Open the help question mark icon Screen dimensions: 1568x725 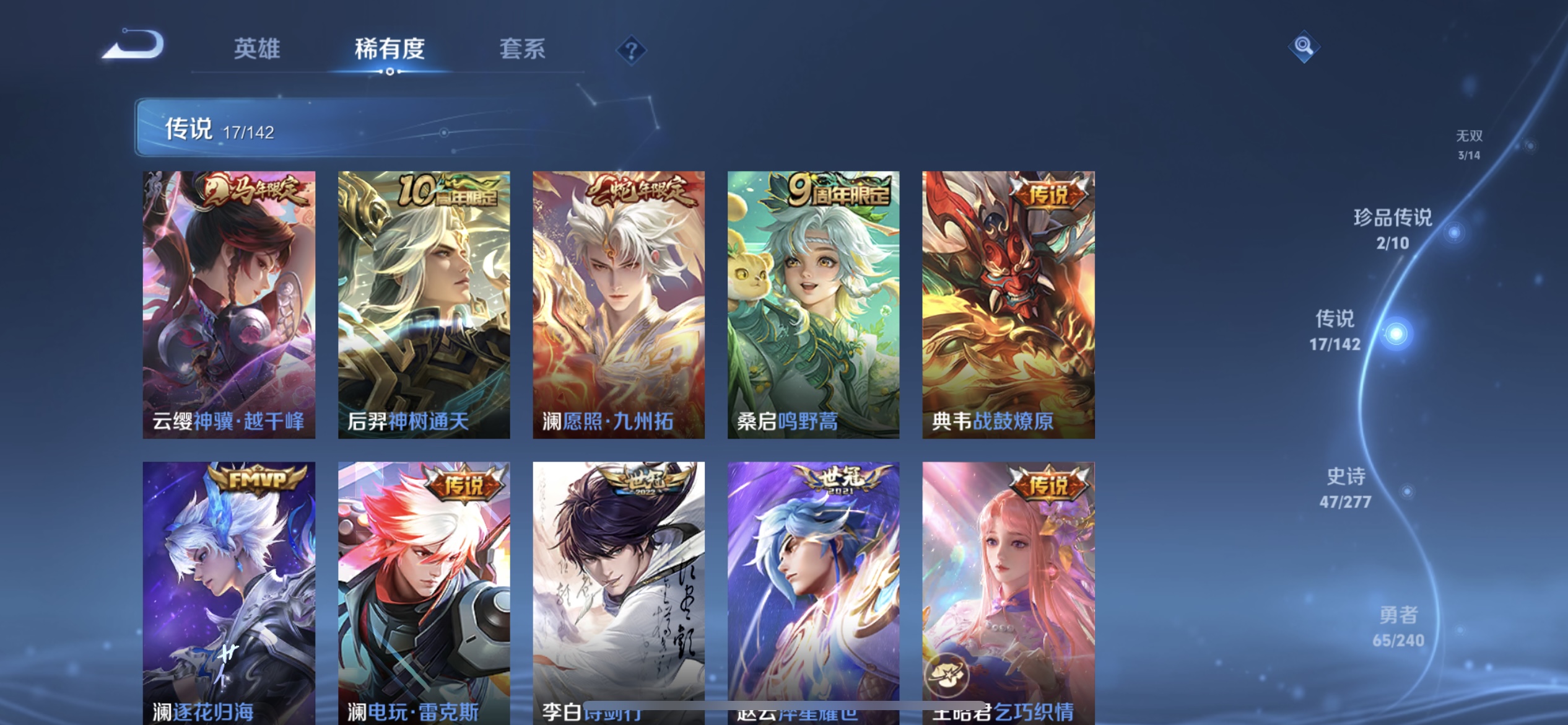click(x=632, y=50)
